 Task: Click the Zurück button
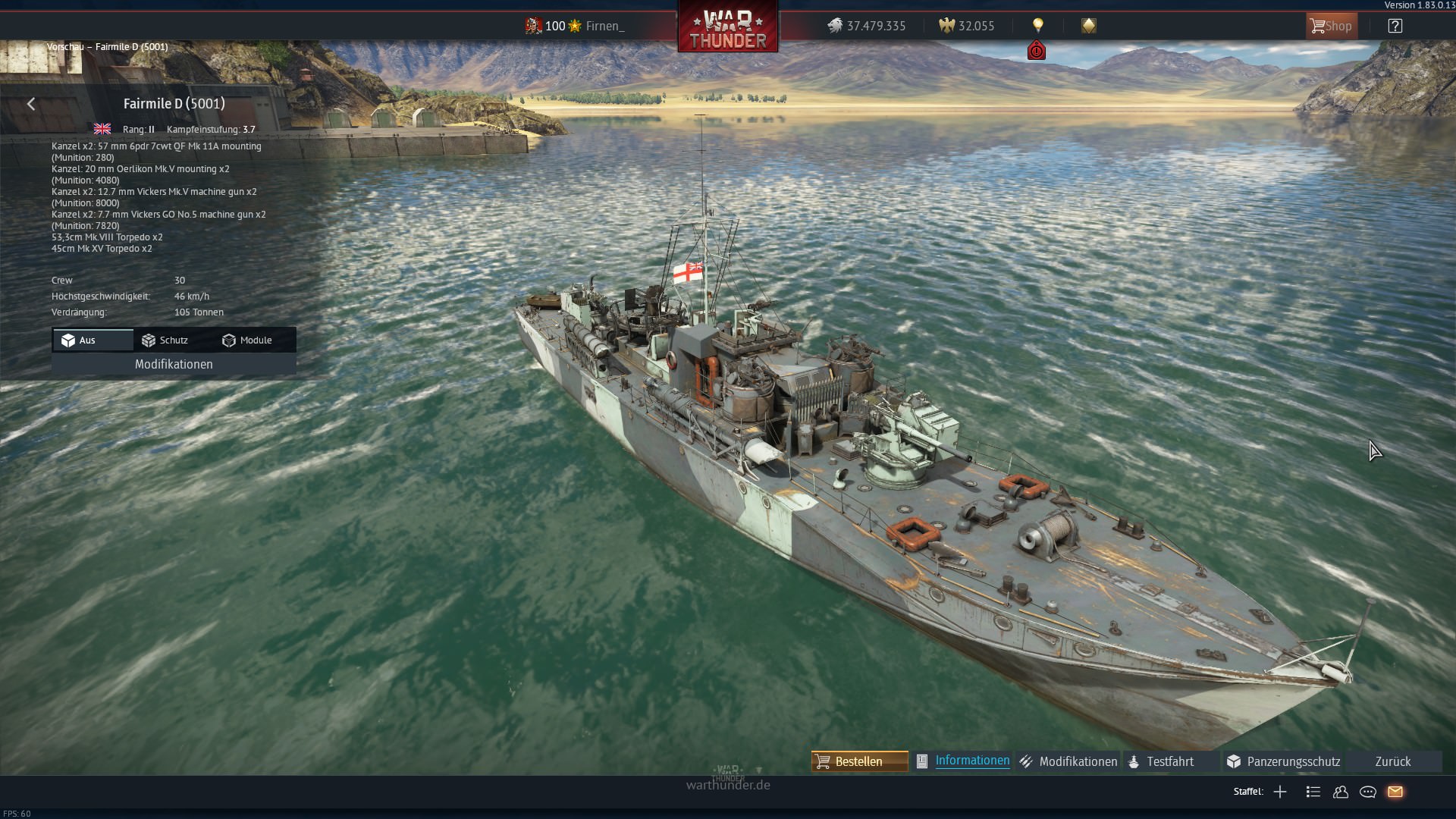pyautogui.click(x=1392, y=761)
